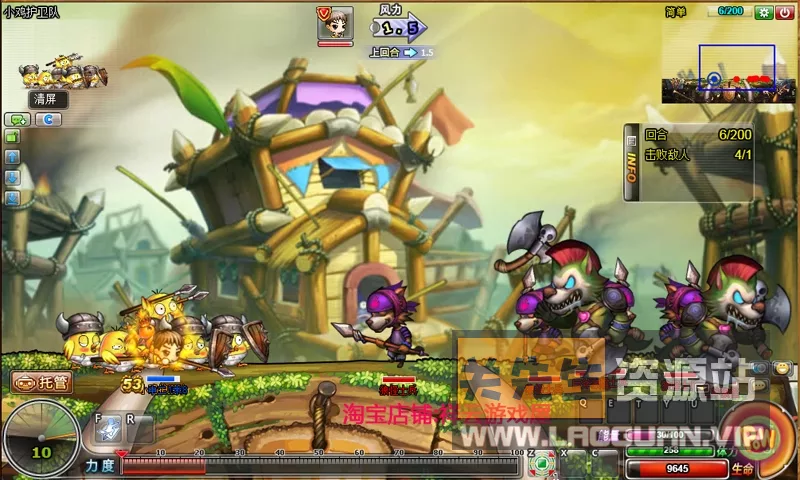The width and height of the screenshot is (800, 480).
Task: Select the Z green gem item slot
Action: 541,462
